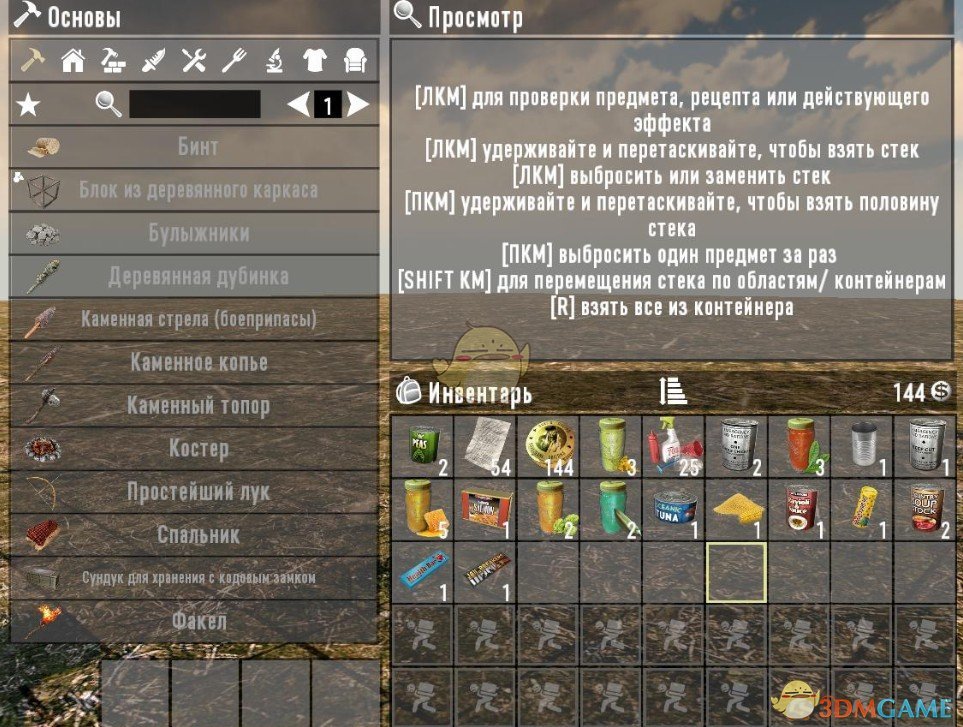
Task: Choose the Булыжники recipe row
Action: tap(194, 234)
